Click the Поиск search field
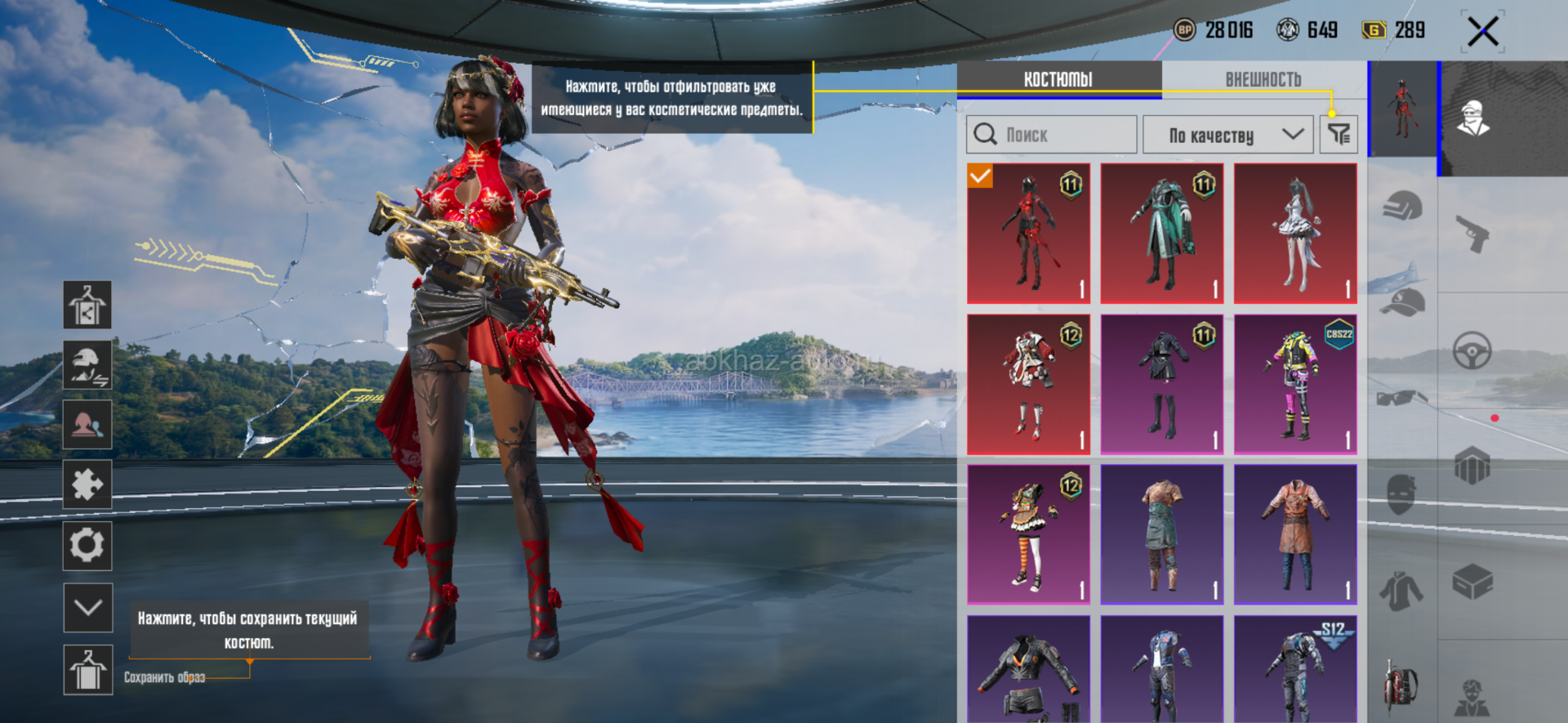This screenshot has width=1568, height=723. point(1052,135)
